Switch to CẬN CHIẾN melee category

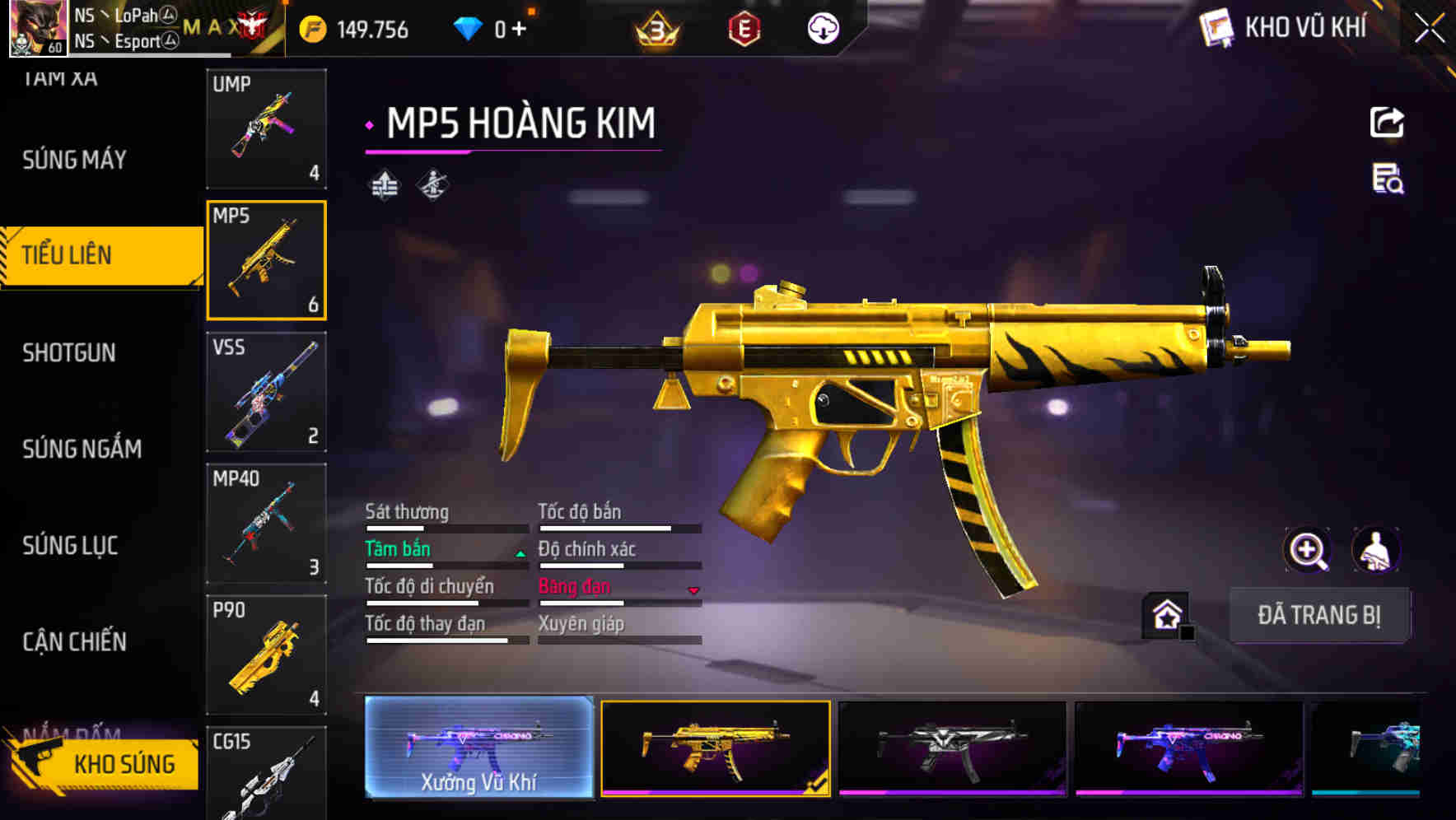click(x=74, y=641)
